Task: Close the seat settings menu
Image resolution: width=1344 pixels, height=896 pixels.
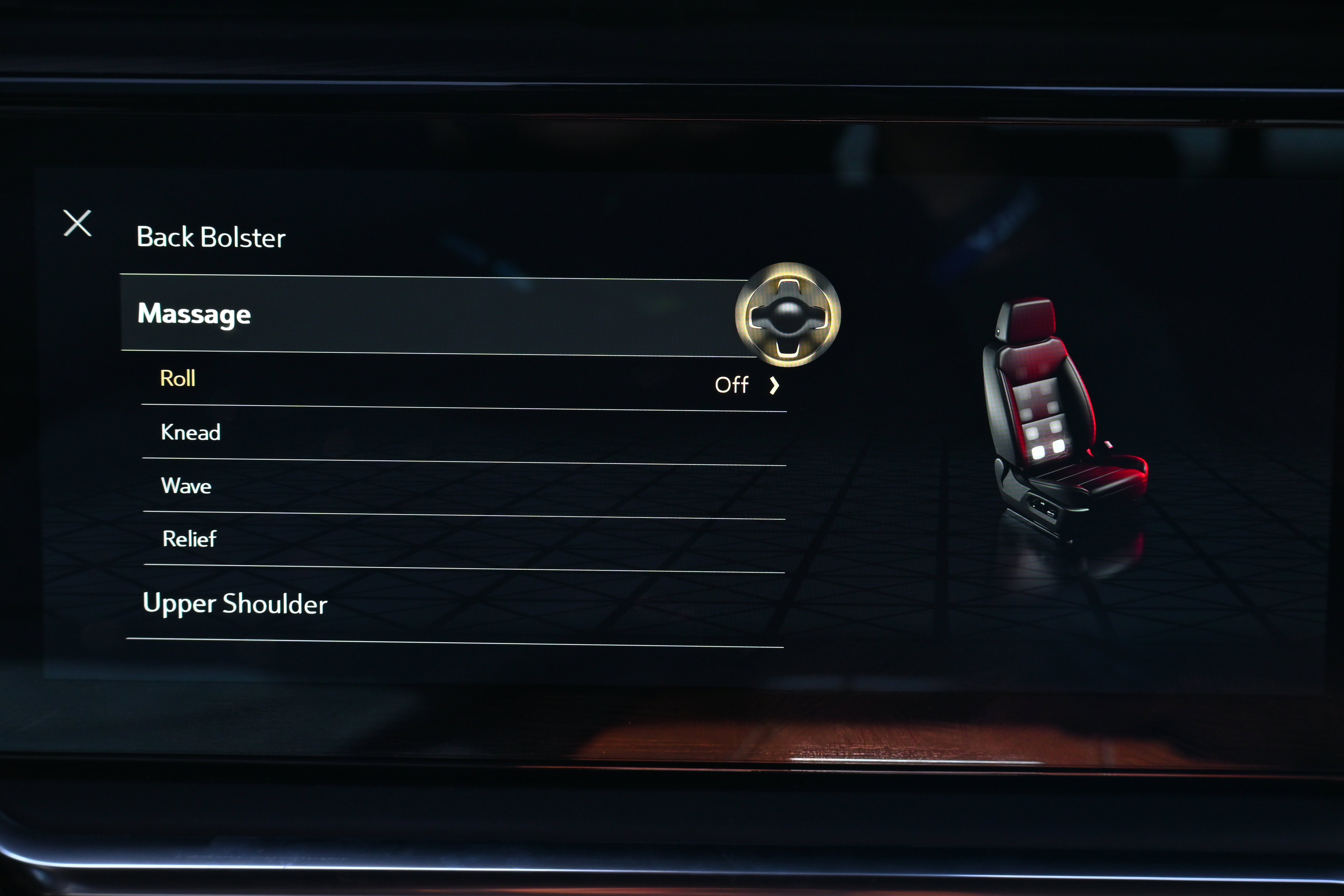Action: pos(77,223)
